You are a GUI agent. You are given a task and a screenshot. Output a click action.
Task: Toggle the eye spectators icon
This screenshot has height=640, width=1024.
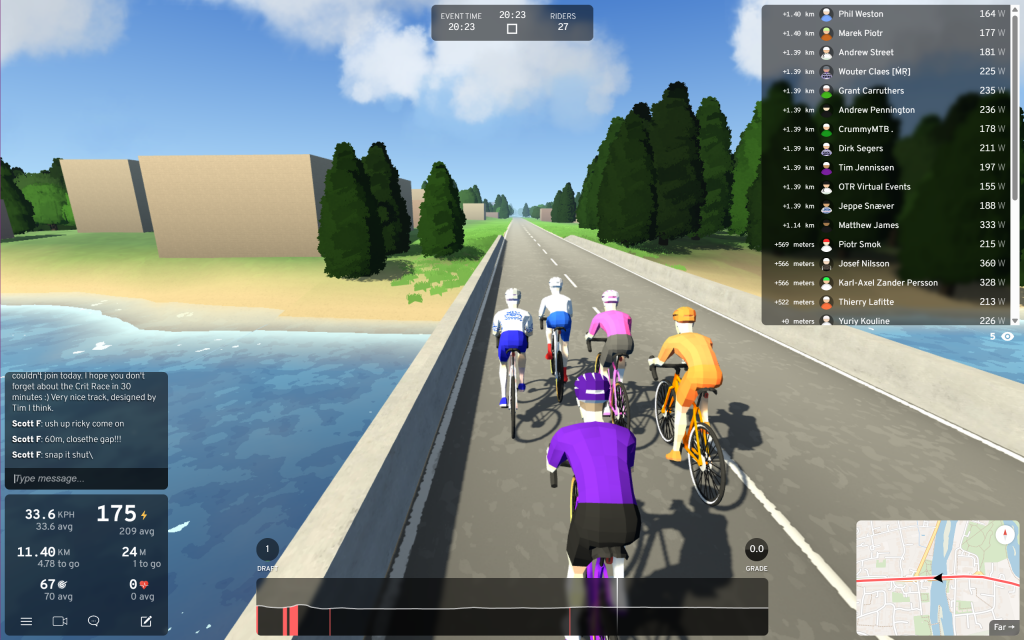[1007, 337]
